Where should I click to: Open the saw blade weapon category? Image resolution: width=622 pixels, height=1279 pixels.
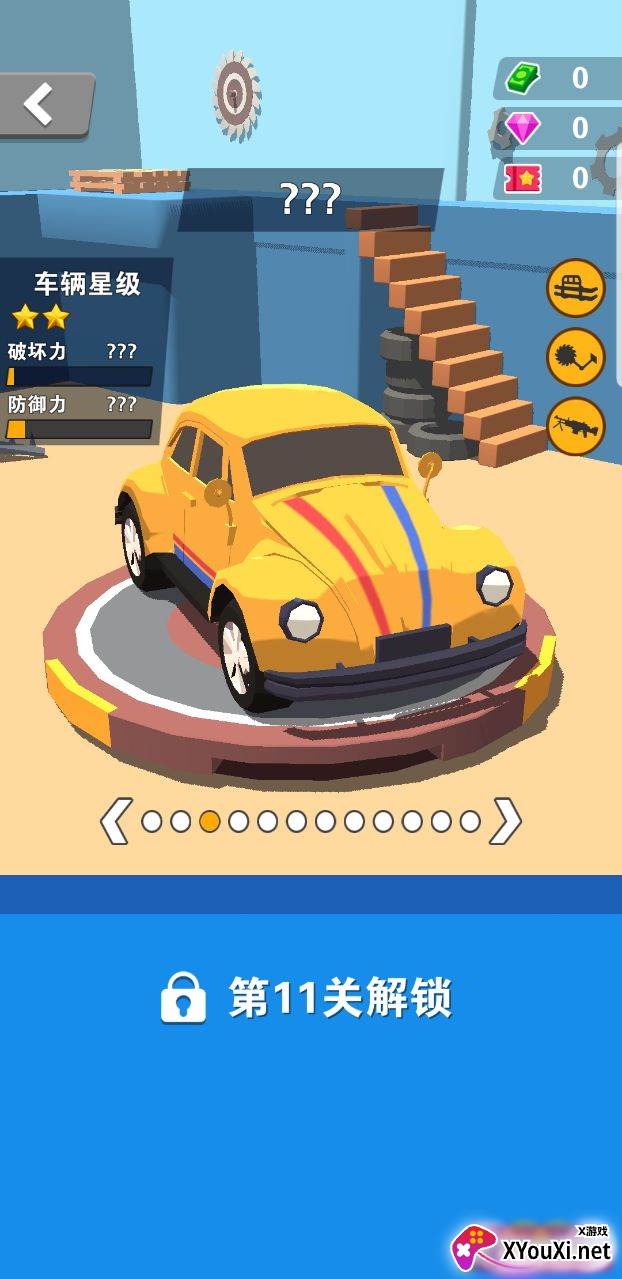point(576,358)
